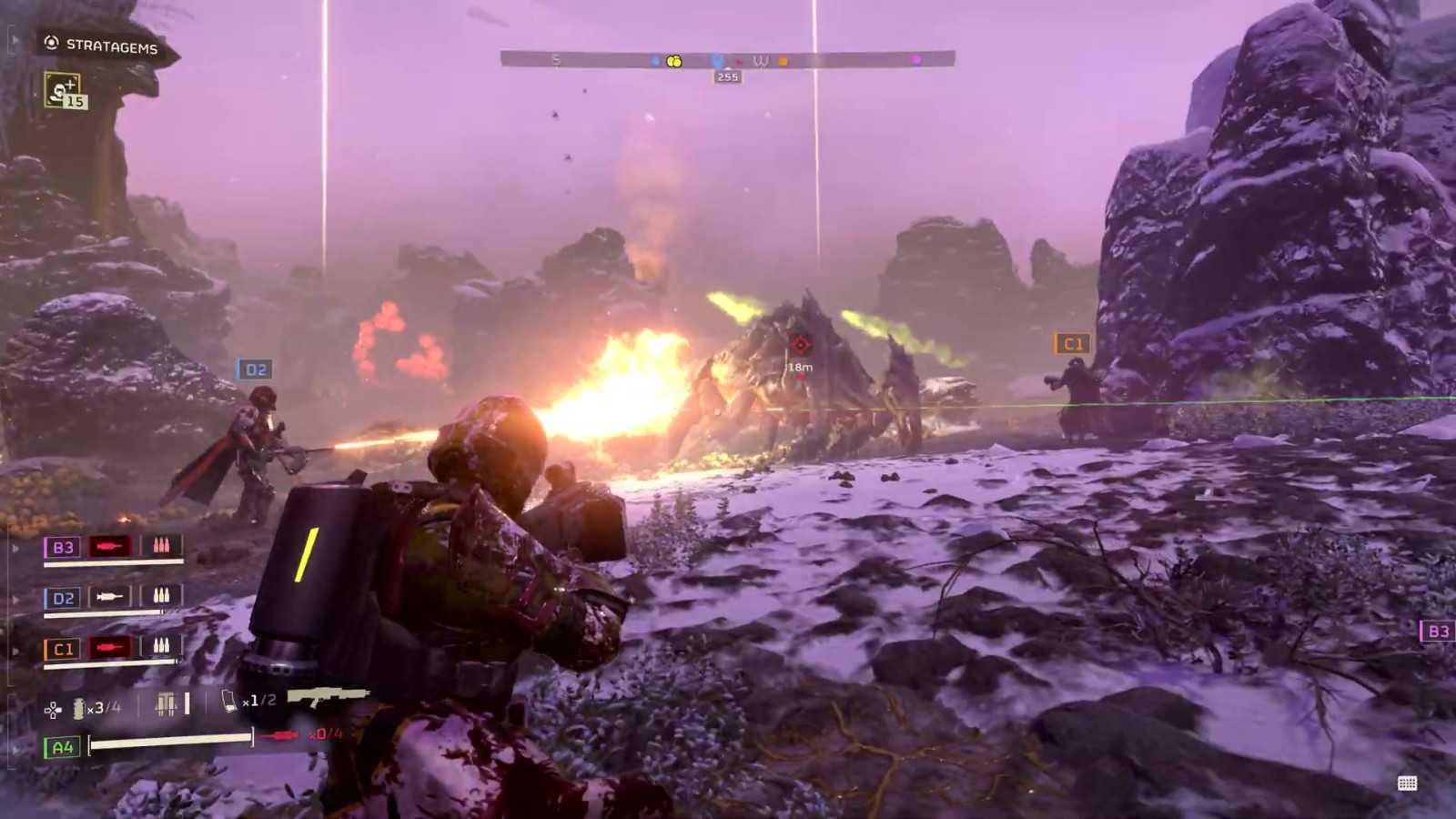Click the off-screen B3 teammate indicator
Image resolution: width=1456 pixels, height=819 pixels.
pyautogui.click(x=1437, y=631)
